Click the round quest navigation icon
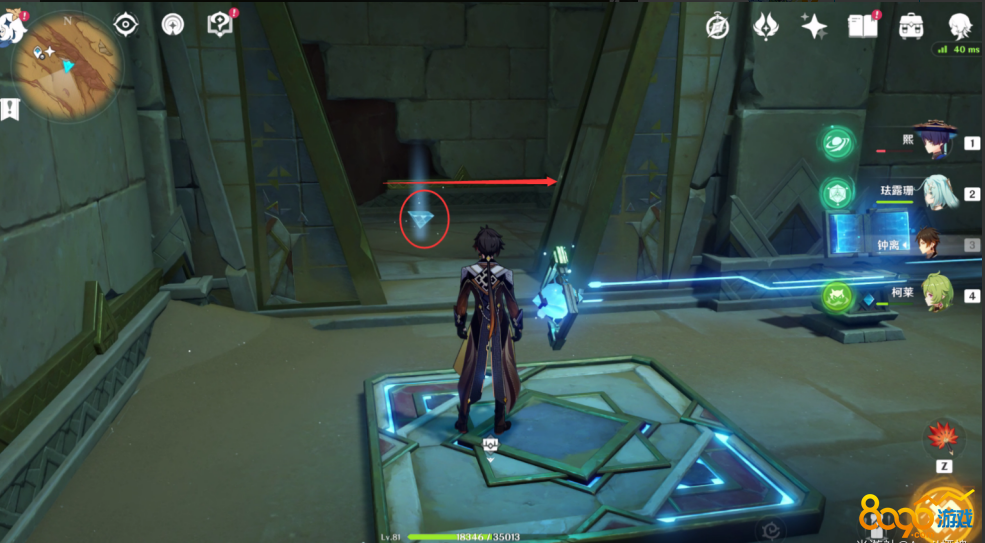This screenshot has width=985, height=543. tap(173, 24)
